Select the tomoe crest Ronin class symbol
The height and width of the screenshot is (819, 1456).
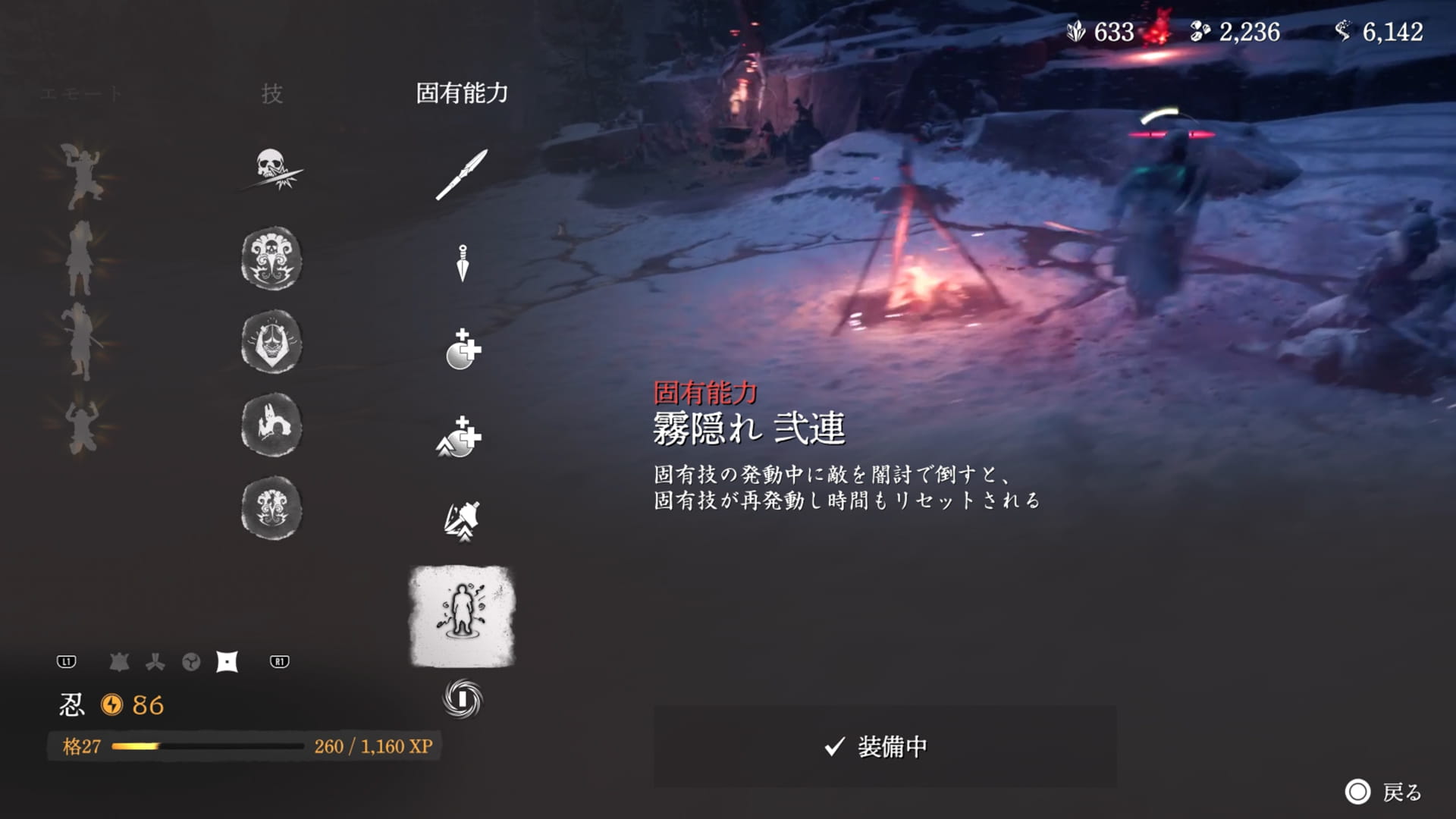point(191,661)
